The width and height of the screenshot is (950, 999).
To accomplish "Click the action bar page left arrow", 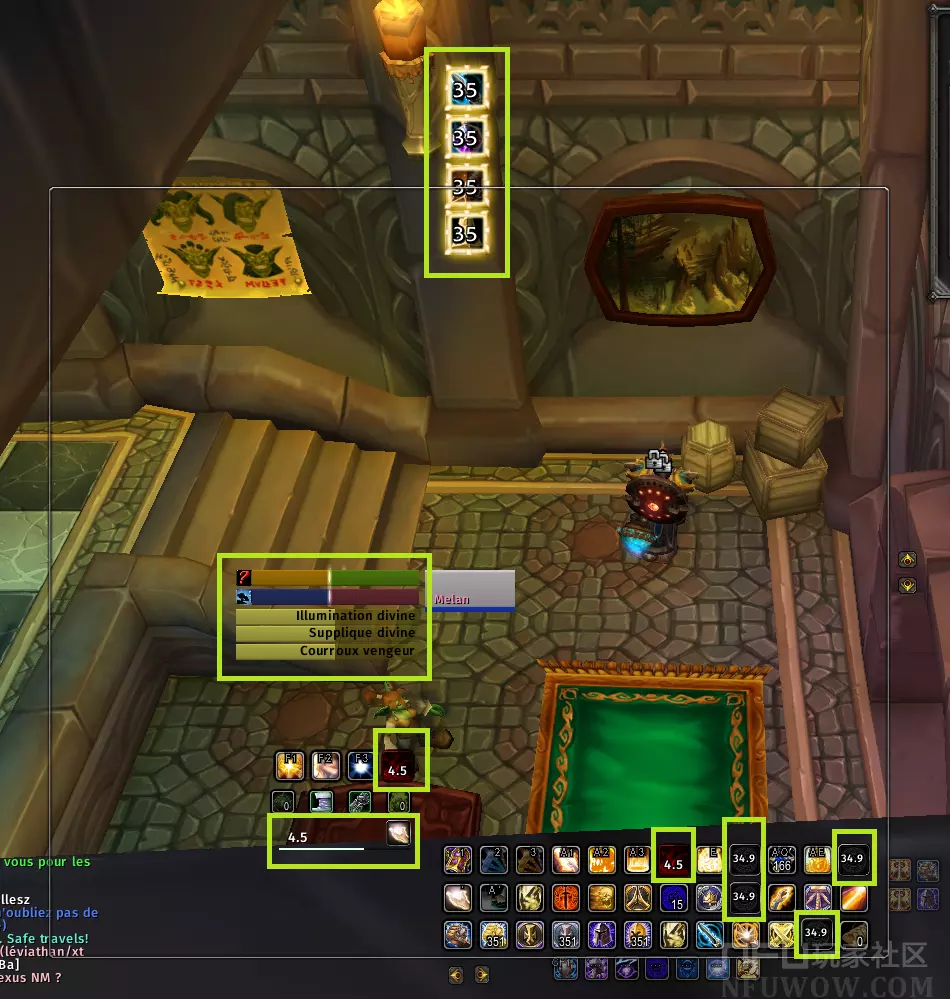I will point(456,974).
